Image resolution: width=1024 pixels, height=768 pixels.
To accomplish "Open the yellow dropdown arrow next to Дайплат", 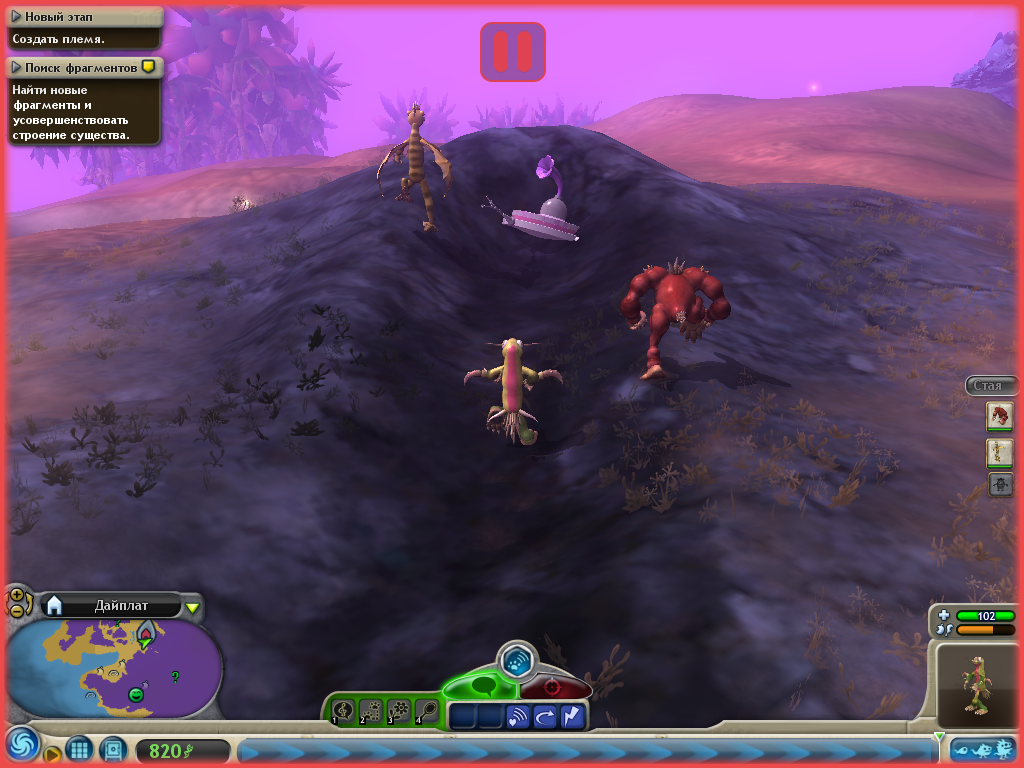I will pyautogui.click(x=193, y=606).
